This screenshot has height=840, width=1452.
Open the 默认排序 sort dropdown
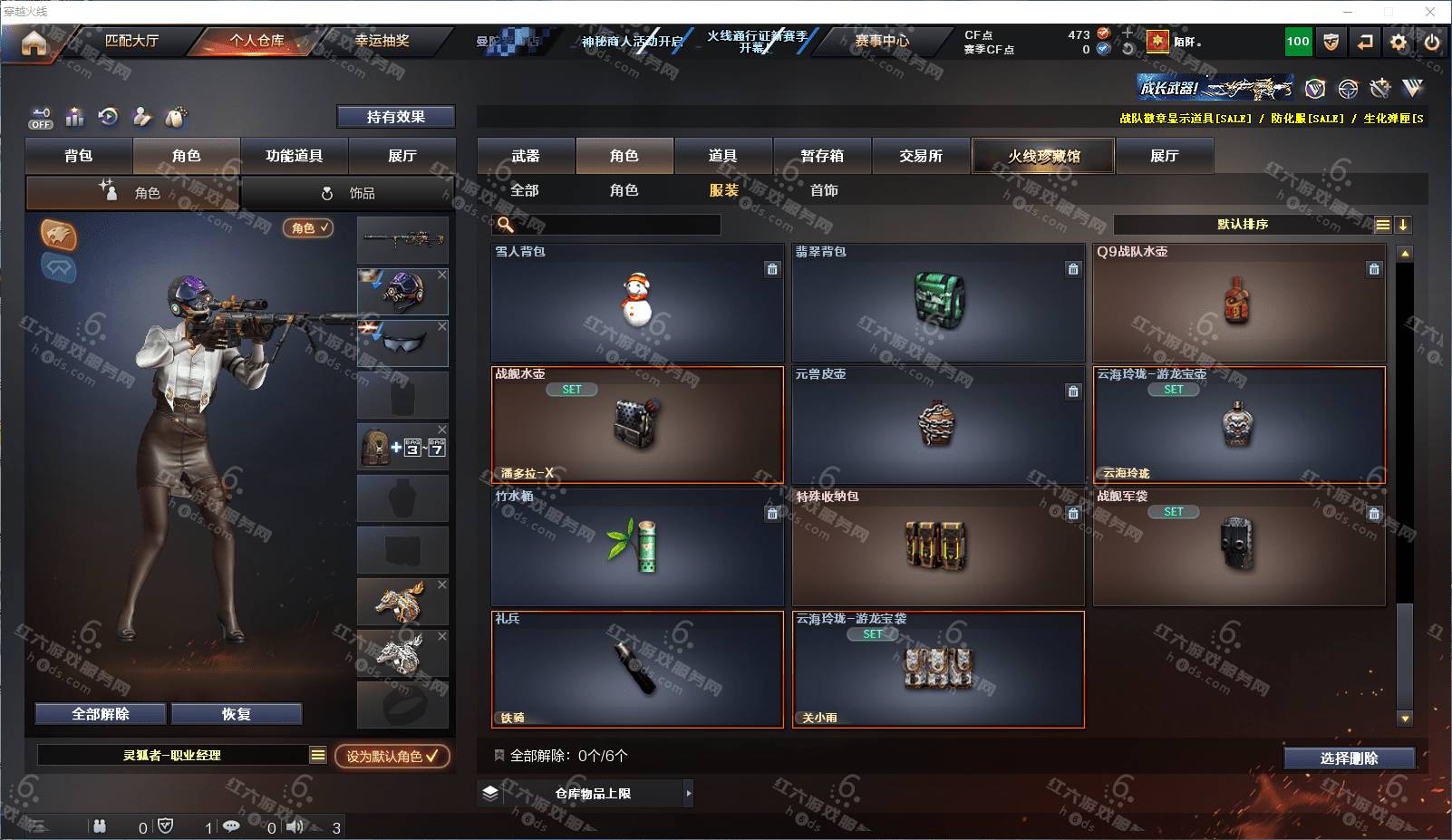tap(1243, 225)
